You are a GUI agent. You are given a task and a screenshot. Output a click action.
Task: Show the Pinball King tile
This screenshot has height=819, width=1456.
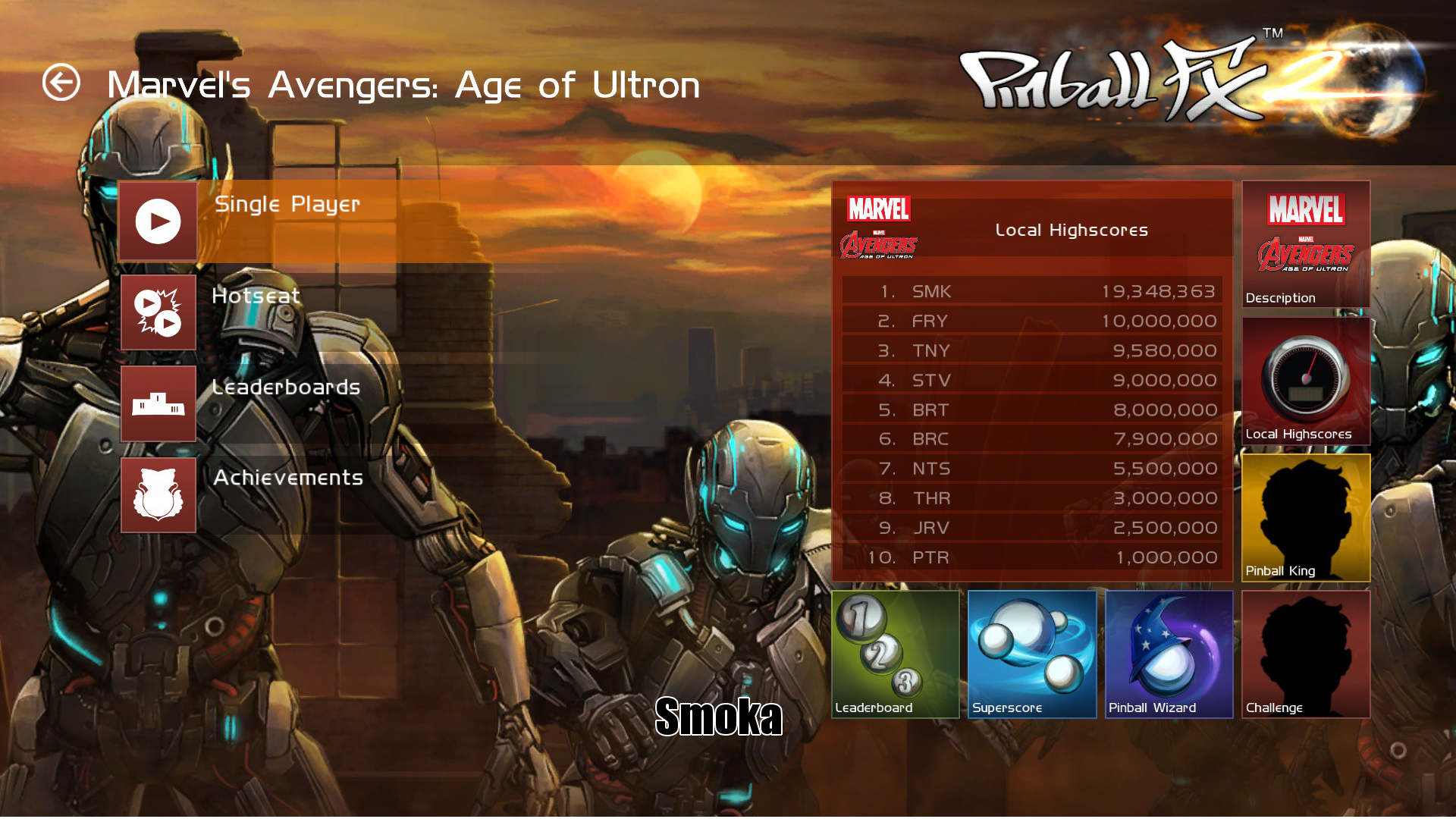tap(1305, 517)
